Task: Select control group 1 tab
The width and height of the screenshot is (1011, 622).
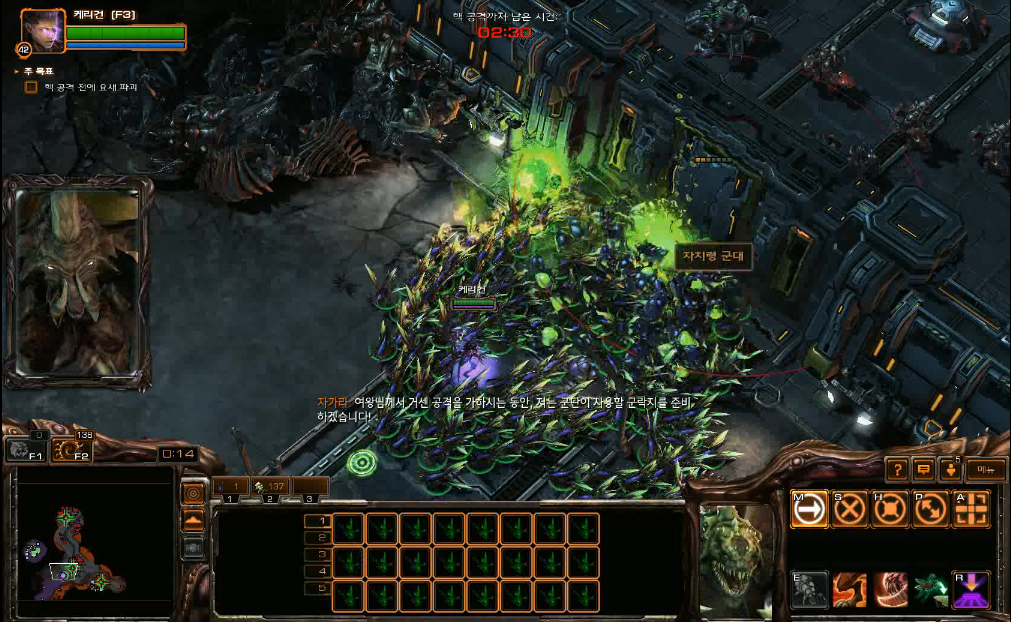Action: point(230,487)
